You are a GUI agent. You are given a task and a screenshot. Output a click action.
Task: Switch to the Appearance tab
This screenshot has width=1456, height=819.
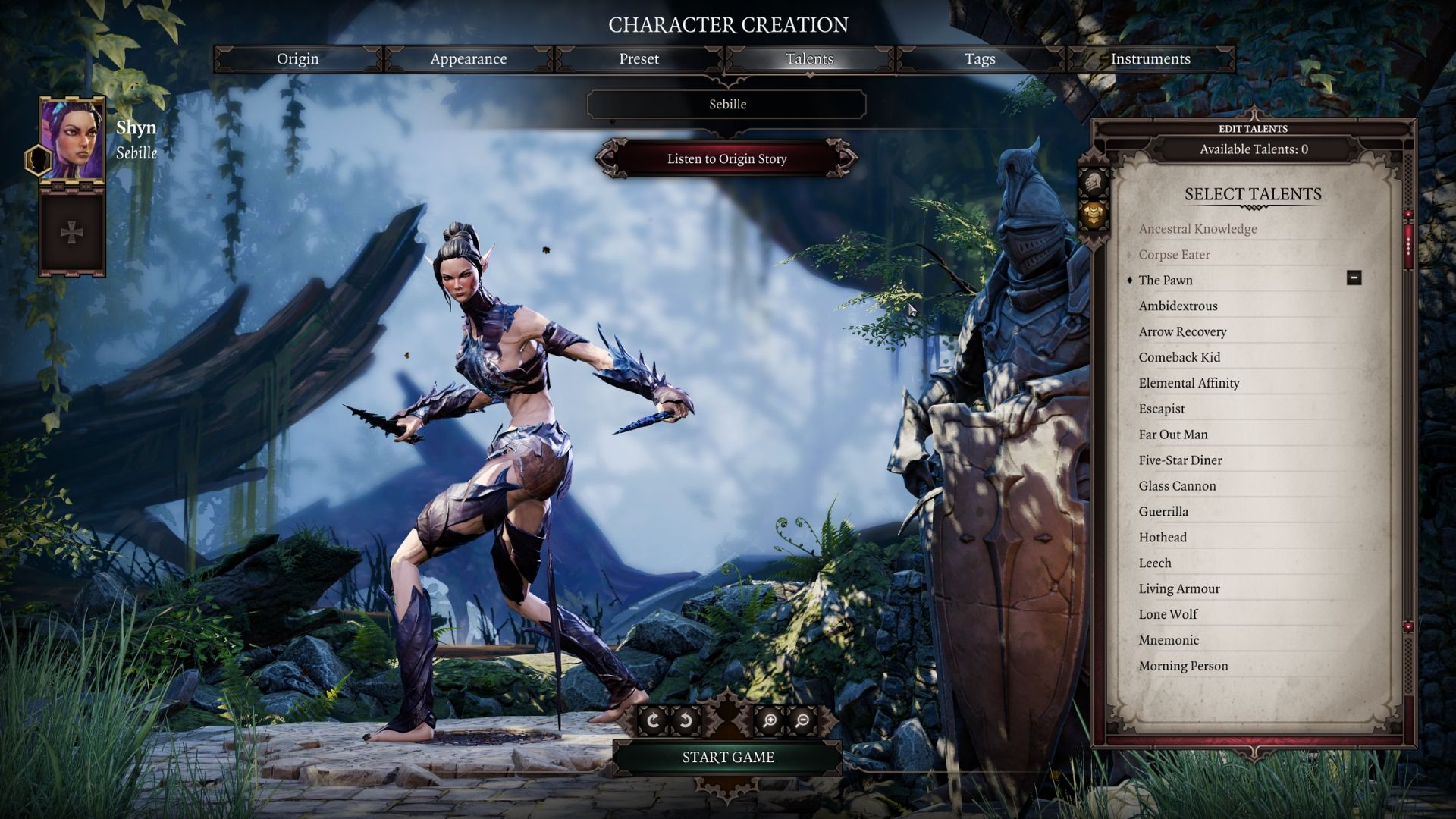pyautogui.click(x=469, y=58)
